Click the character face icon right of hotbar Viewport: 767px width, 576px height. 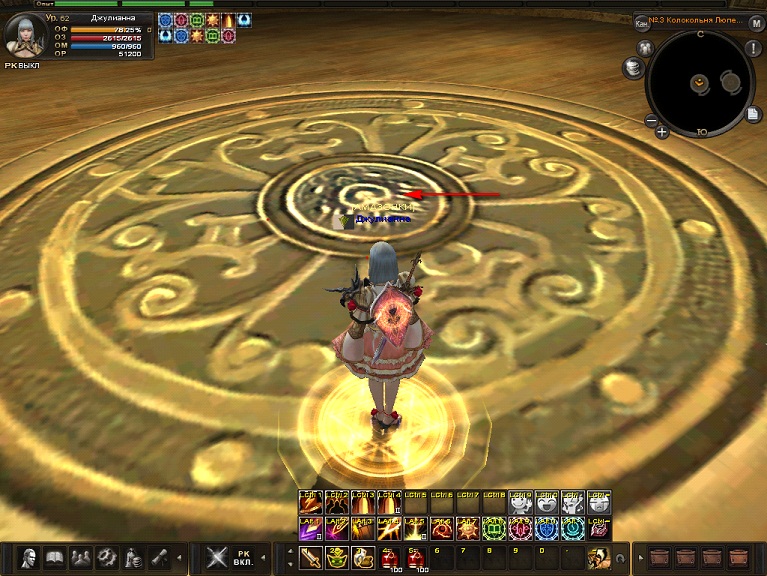click(x=598, y=557)
